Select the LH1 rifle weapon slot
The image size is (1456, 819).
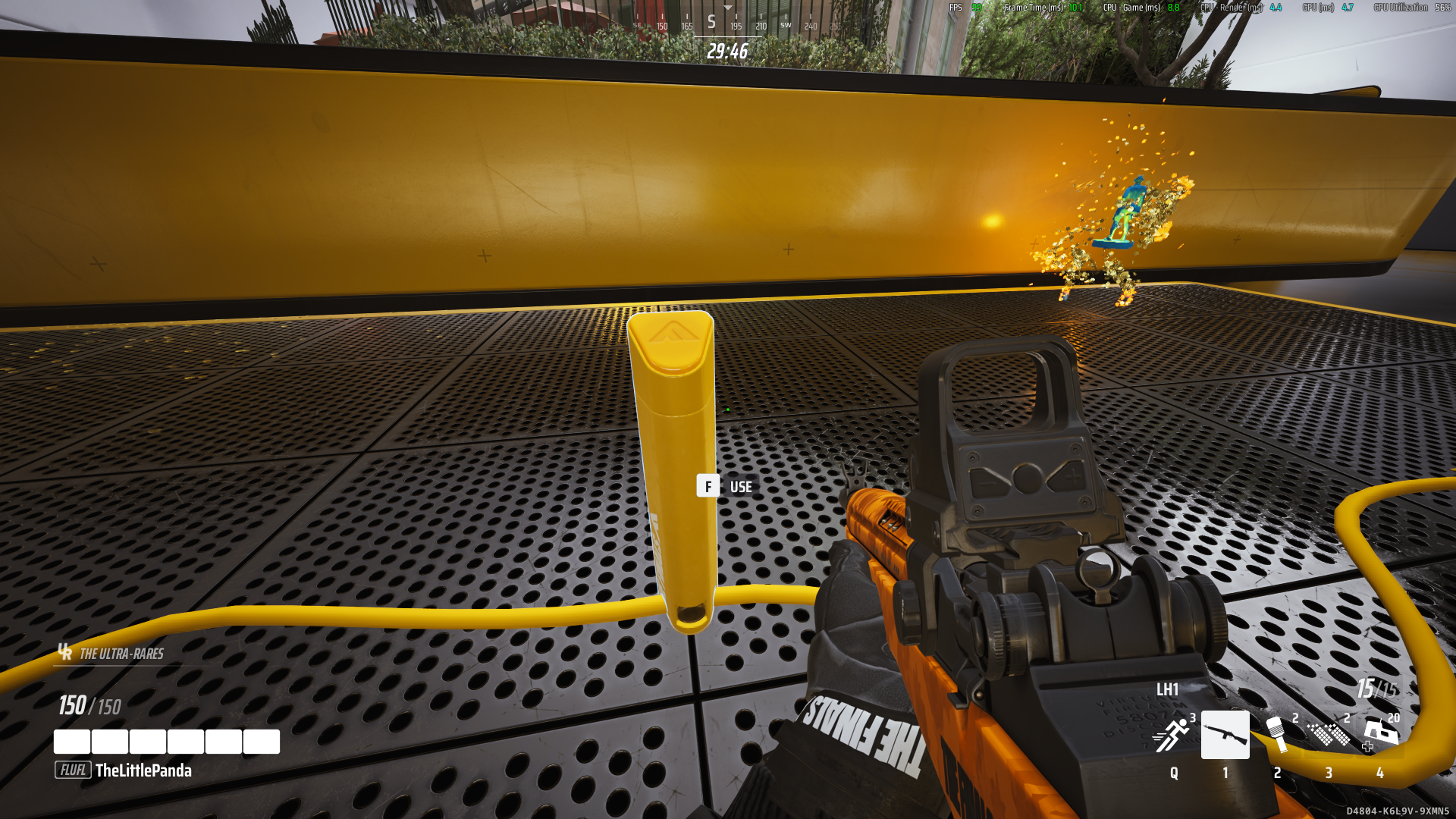click(1225, 735)
